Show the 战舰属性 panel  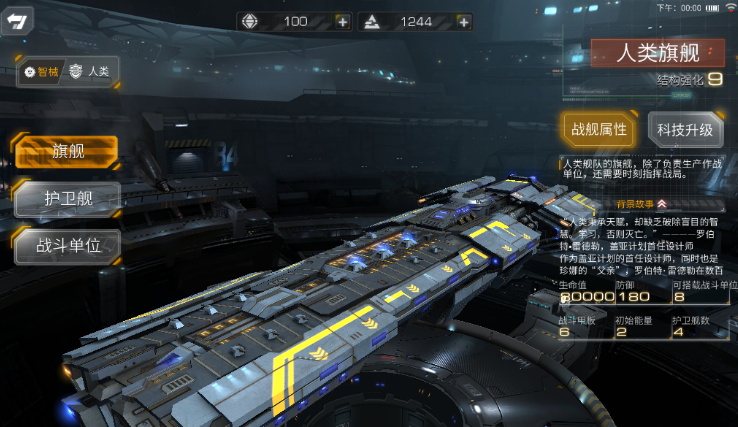pyautogui.click(x=599, y=129)
